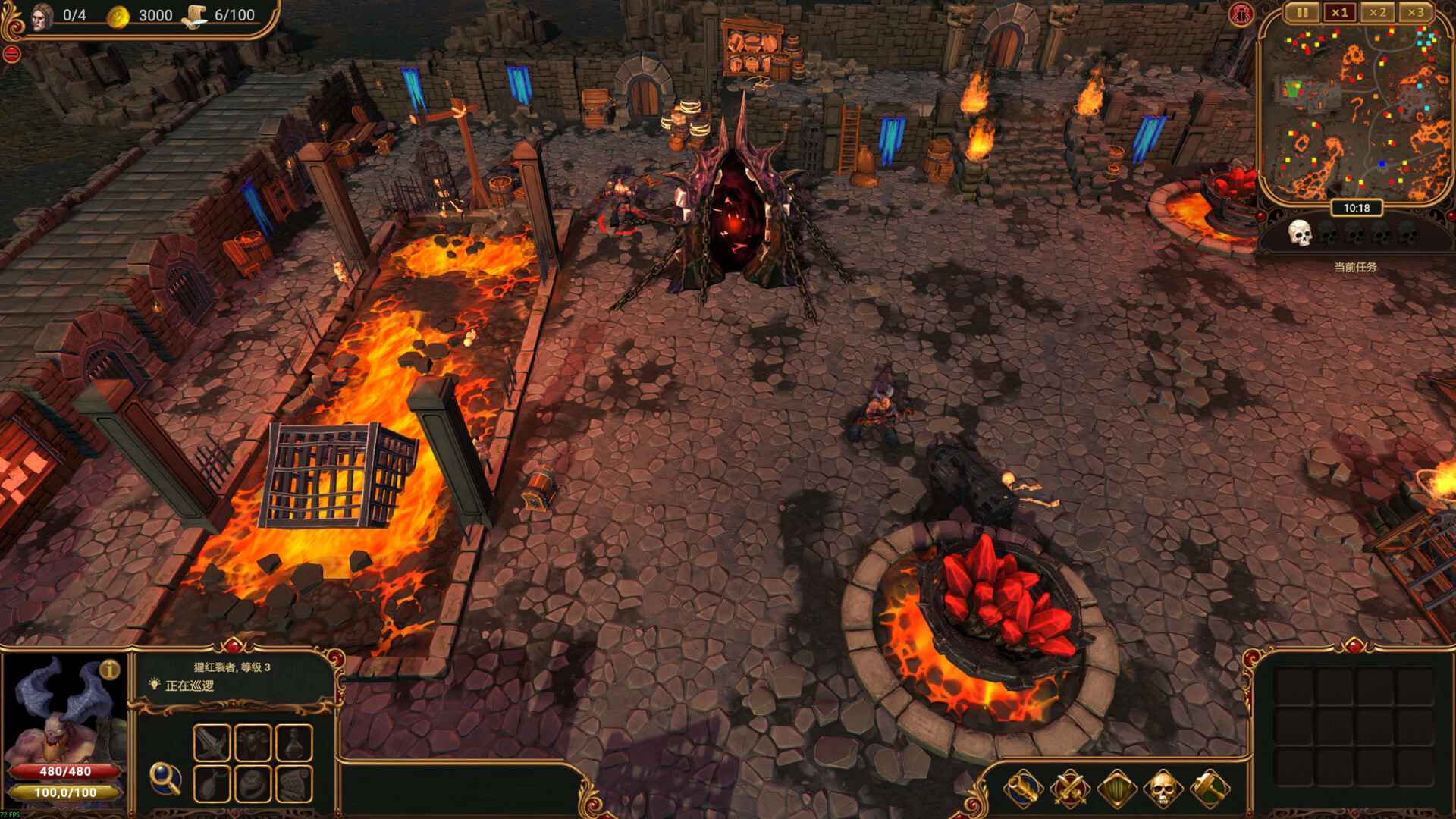Image resolution: width=1456 pixels, height=819 pixels.
Task: Collapse the panel using the minus button top-left
Action: [11, 52]
